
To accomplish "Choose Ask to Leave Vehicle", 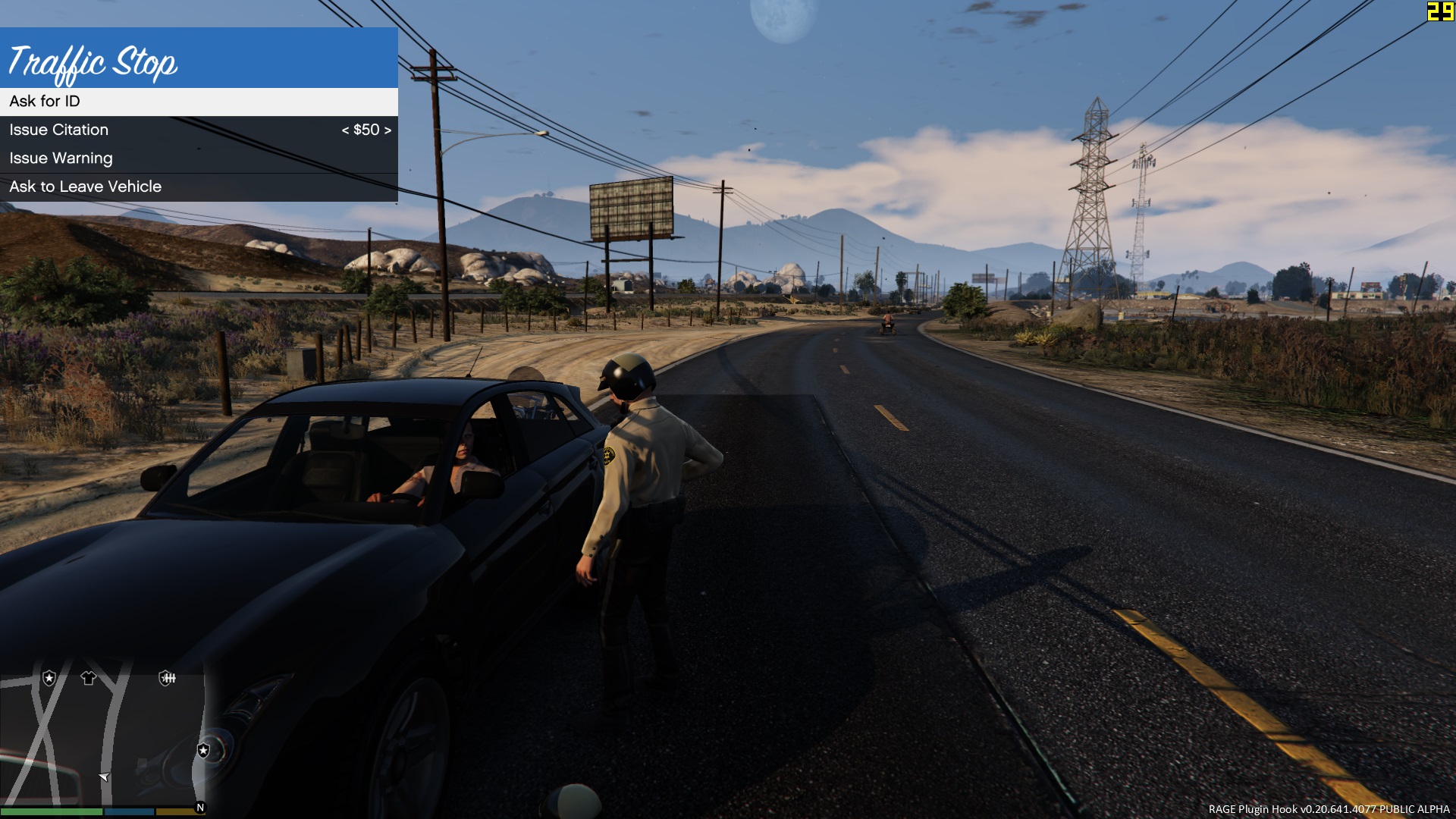I will [86, 187].
